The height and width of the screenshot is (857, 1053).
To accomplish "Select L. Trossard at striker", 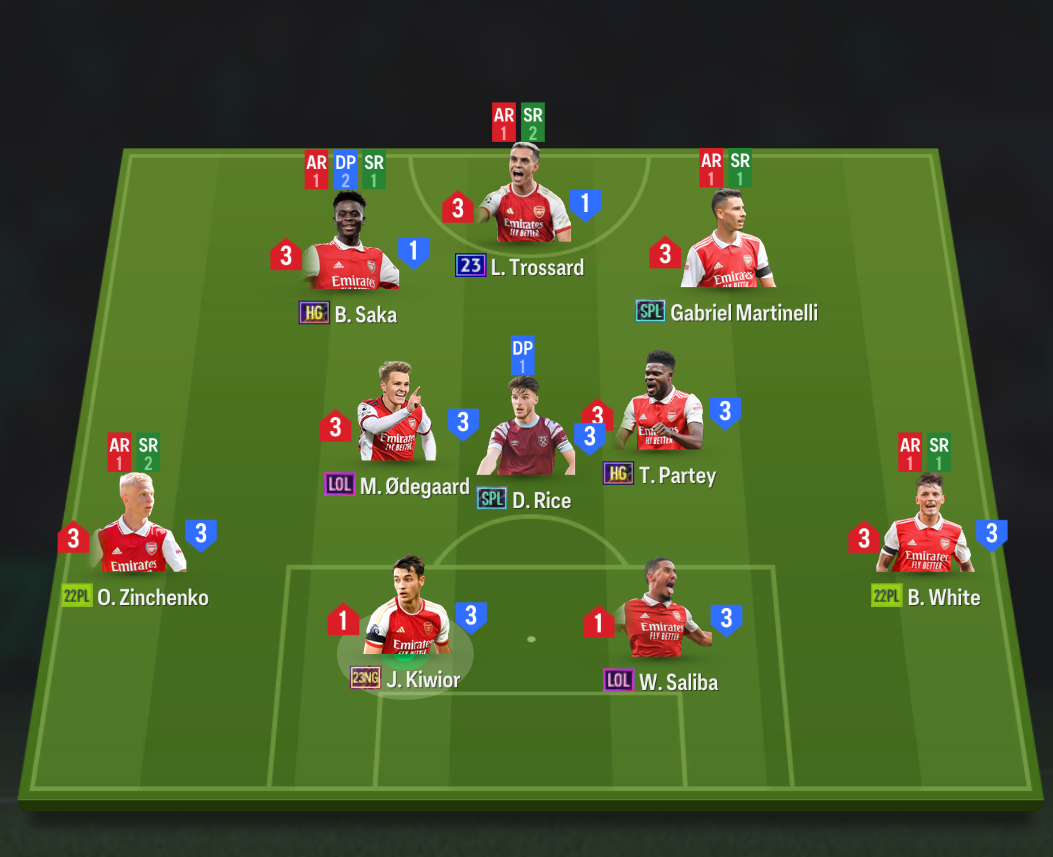I will click(524, 200).
